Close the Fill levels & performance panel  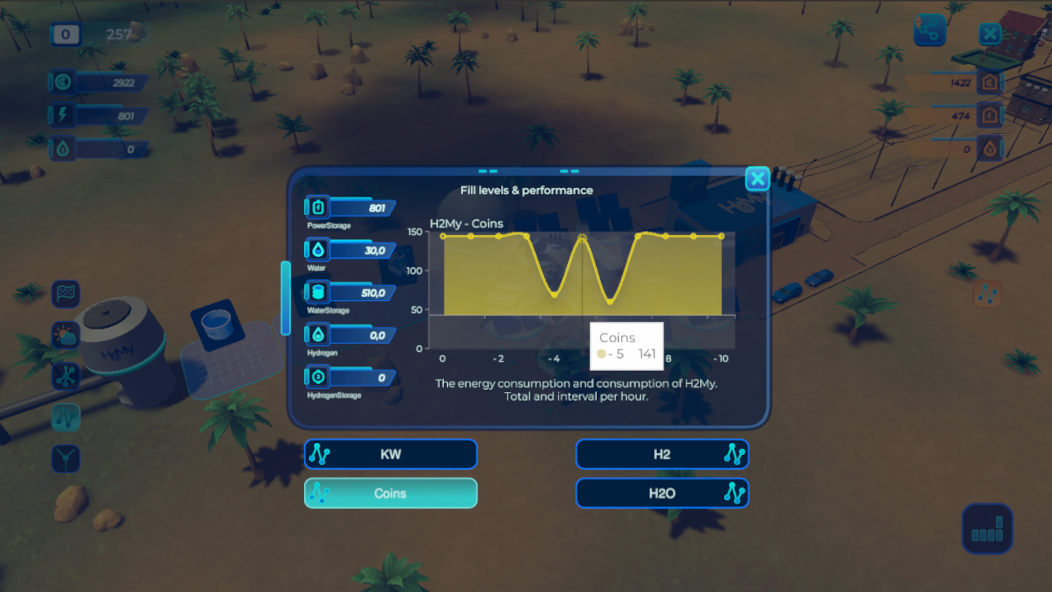click(757, 179)
